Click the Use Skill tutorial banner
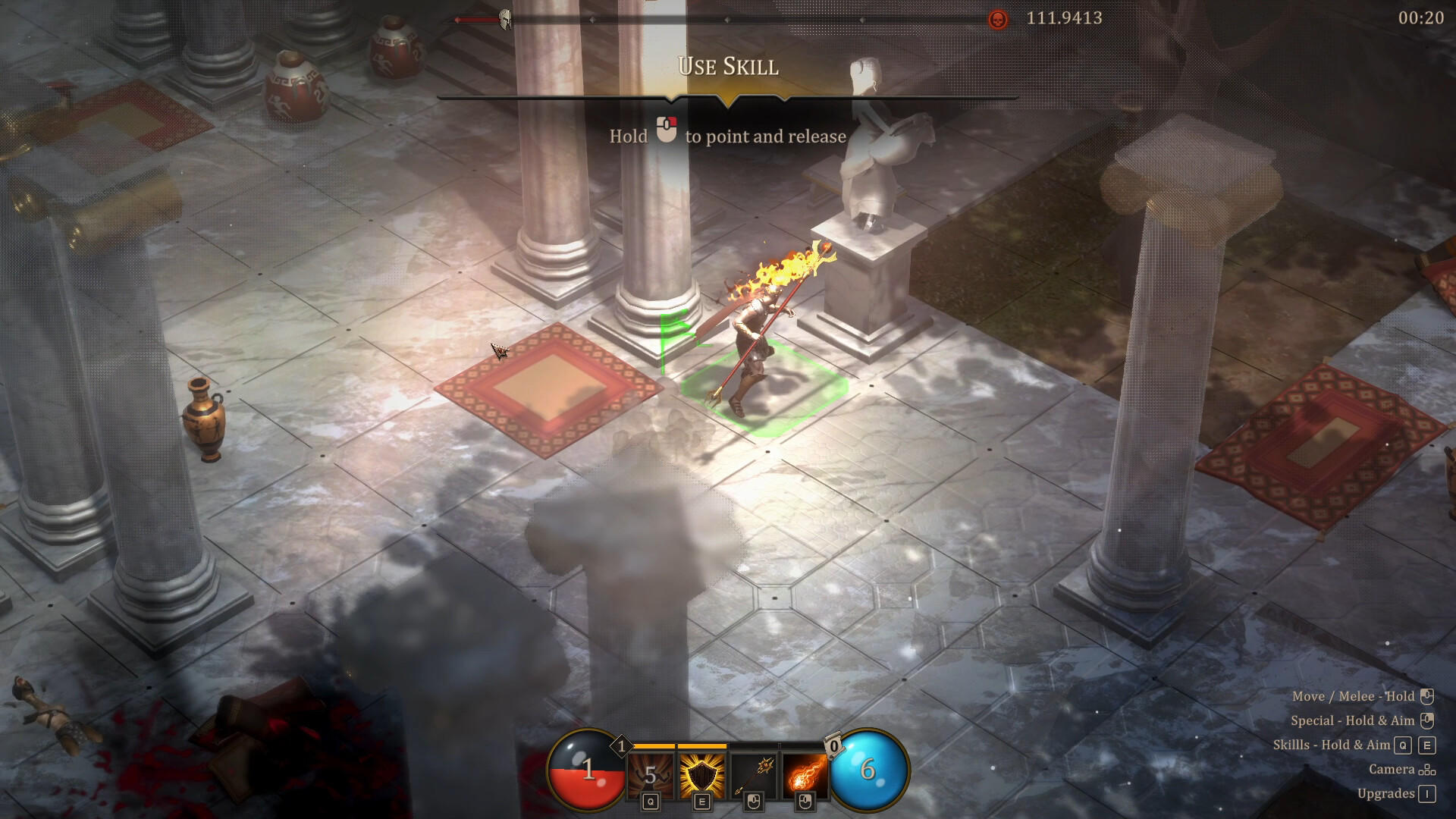This screenshot has width=1456, height=819. pos(727,67)
